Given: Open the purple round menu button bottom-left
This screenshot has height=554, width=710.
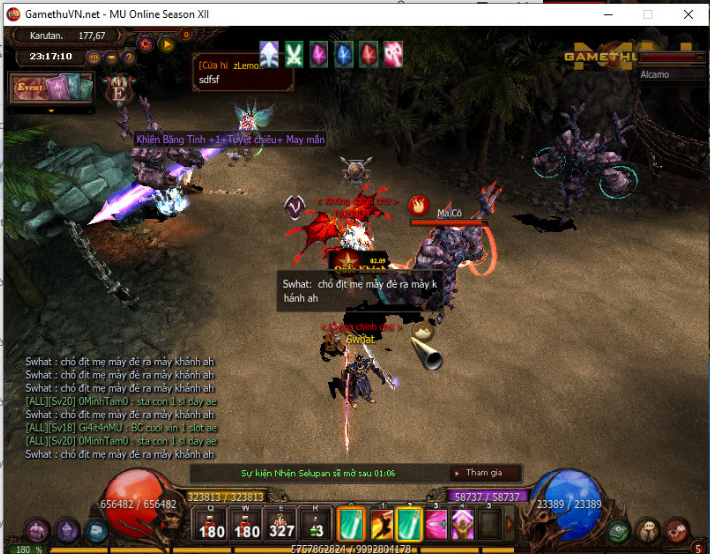Looking at the screenshot, I should (x=38, y=530).
